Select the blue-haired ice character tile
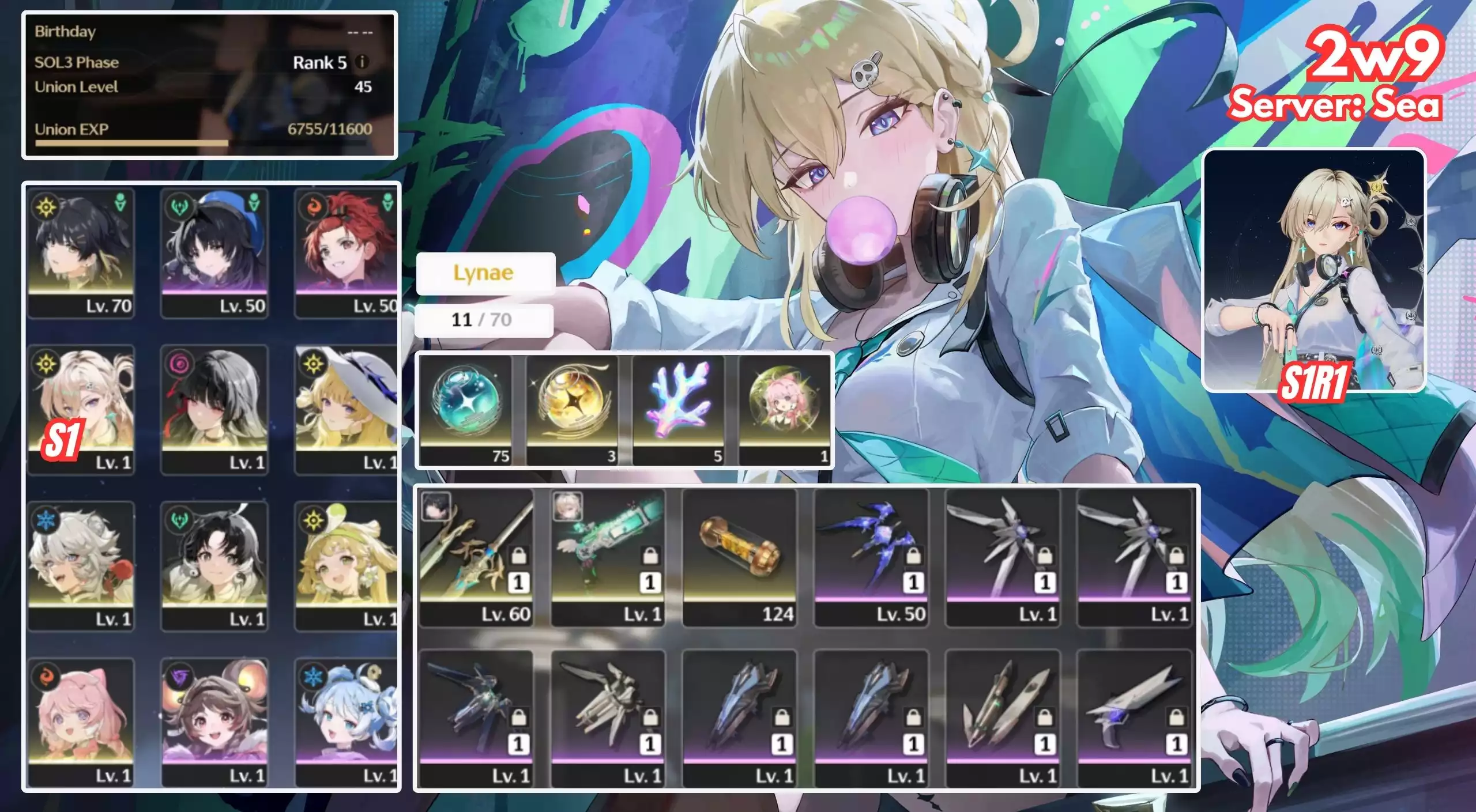1476x812 pixels. click(346, 723)
